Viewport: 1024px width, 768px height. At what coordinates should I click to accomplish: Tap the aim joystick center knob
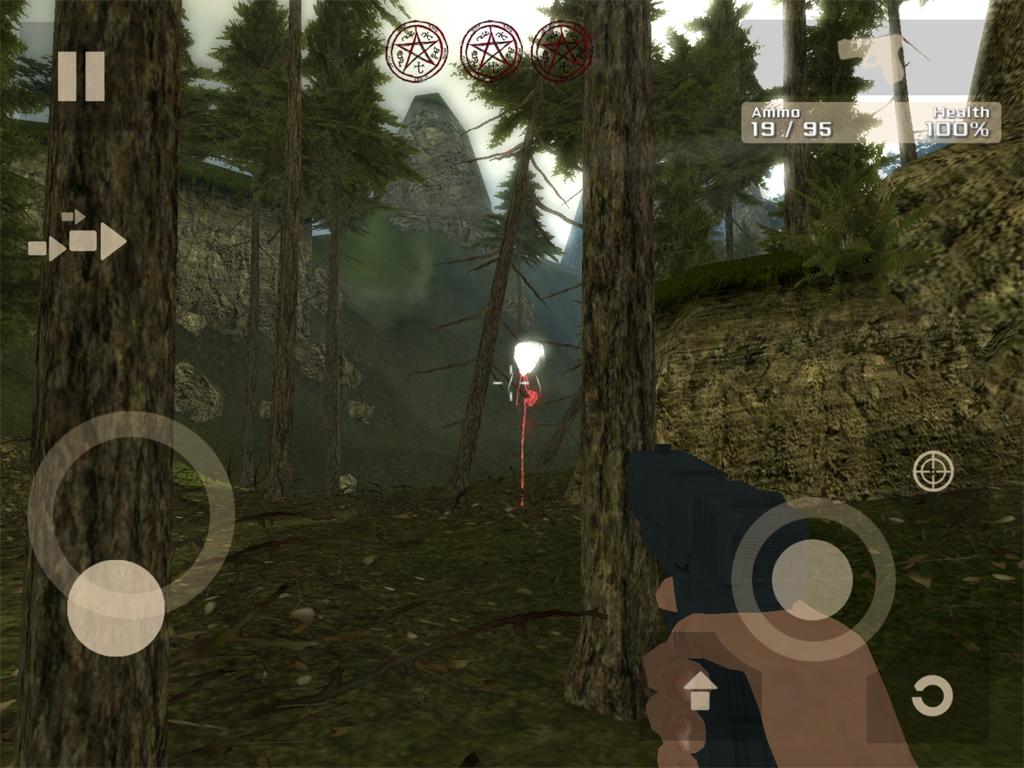click(x=812, y=579)
